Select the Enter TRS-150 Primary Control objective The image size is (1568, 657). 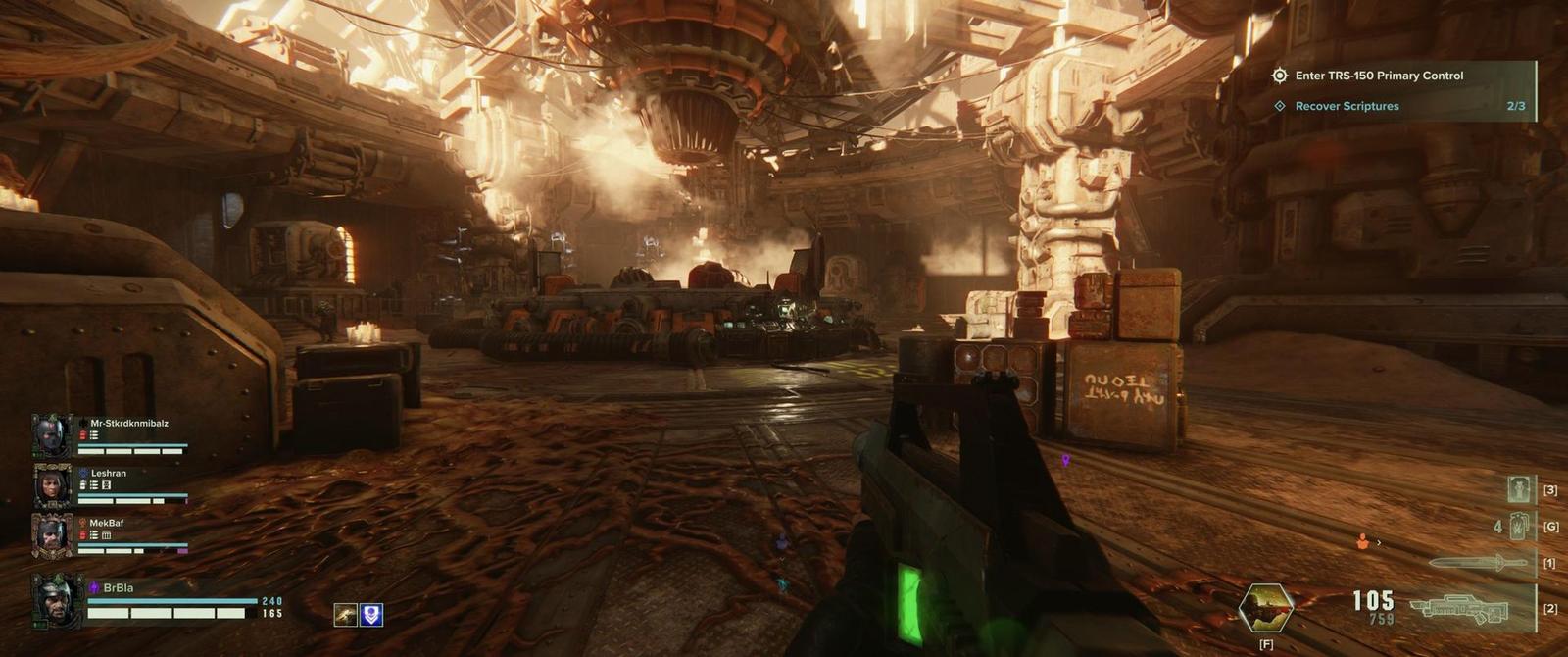1378,76
